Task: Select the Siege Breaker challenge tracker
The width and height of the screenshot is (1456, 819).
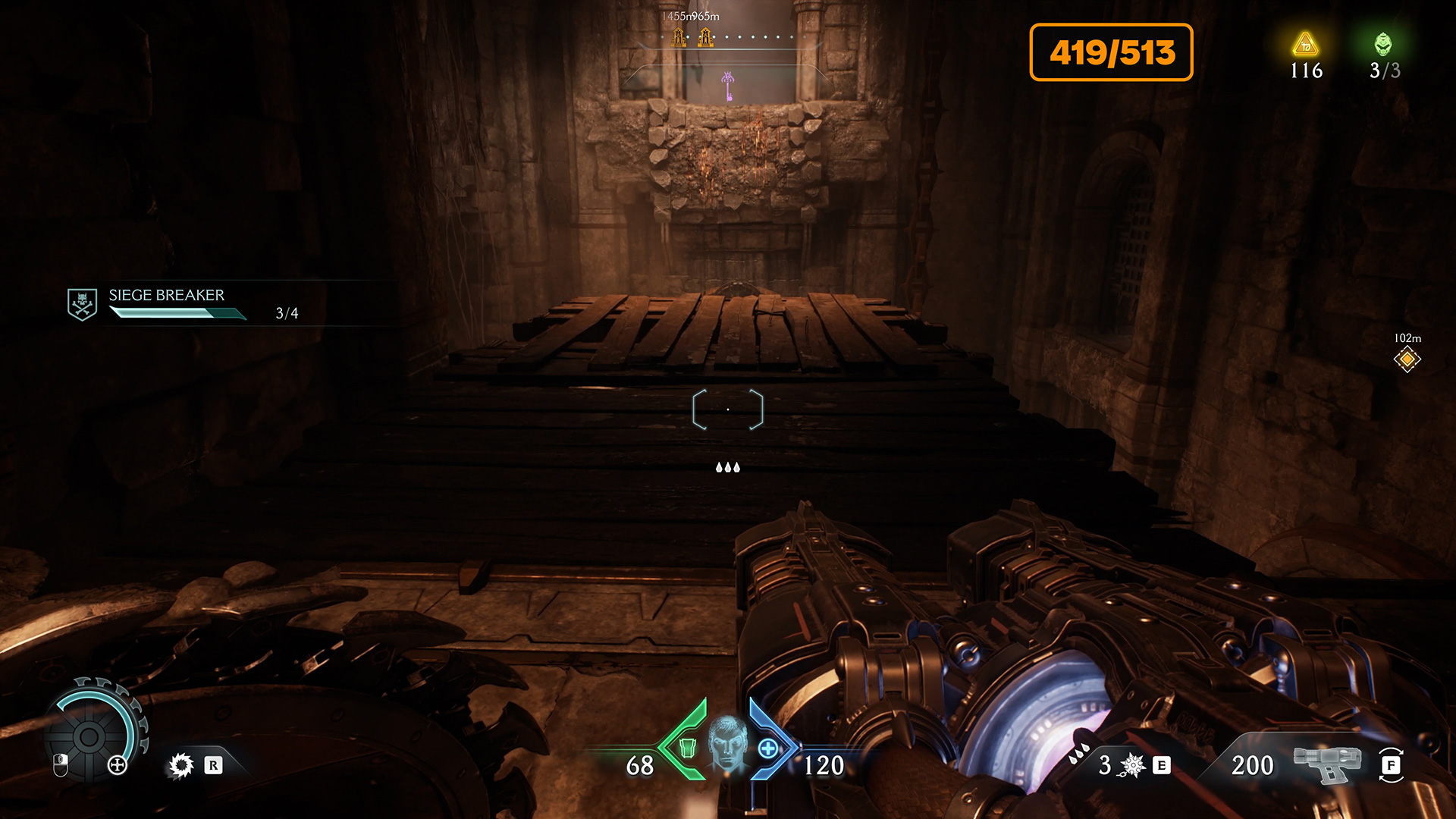Action: tap(167, 303)
